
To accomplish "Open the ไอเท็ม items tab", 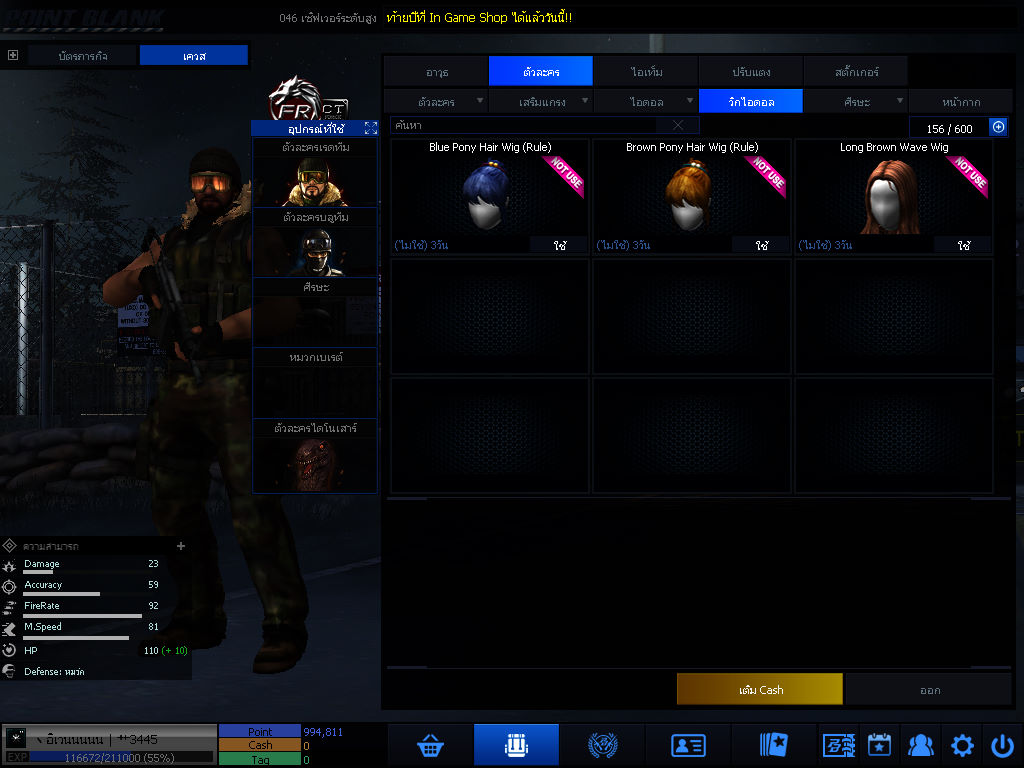I will pos(646,72).
